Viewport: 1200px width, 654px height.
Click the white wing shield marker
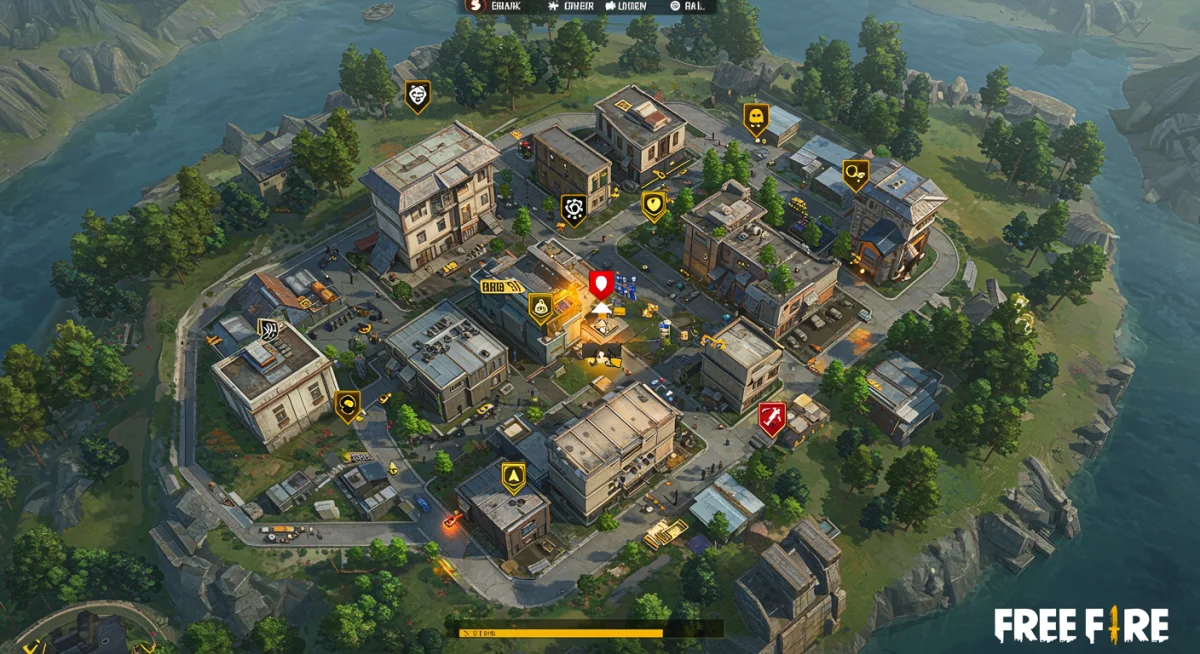pos(269,330)
